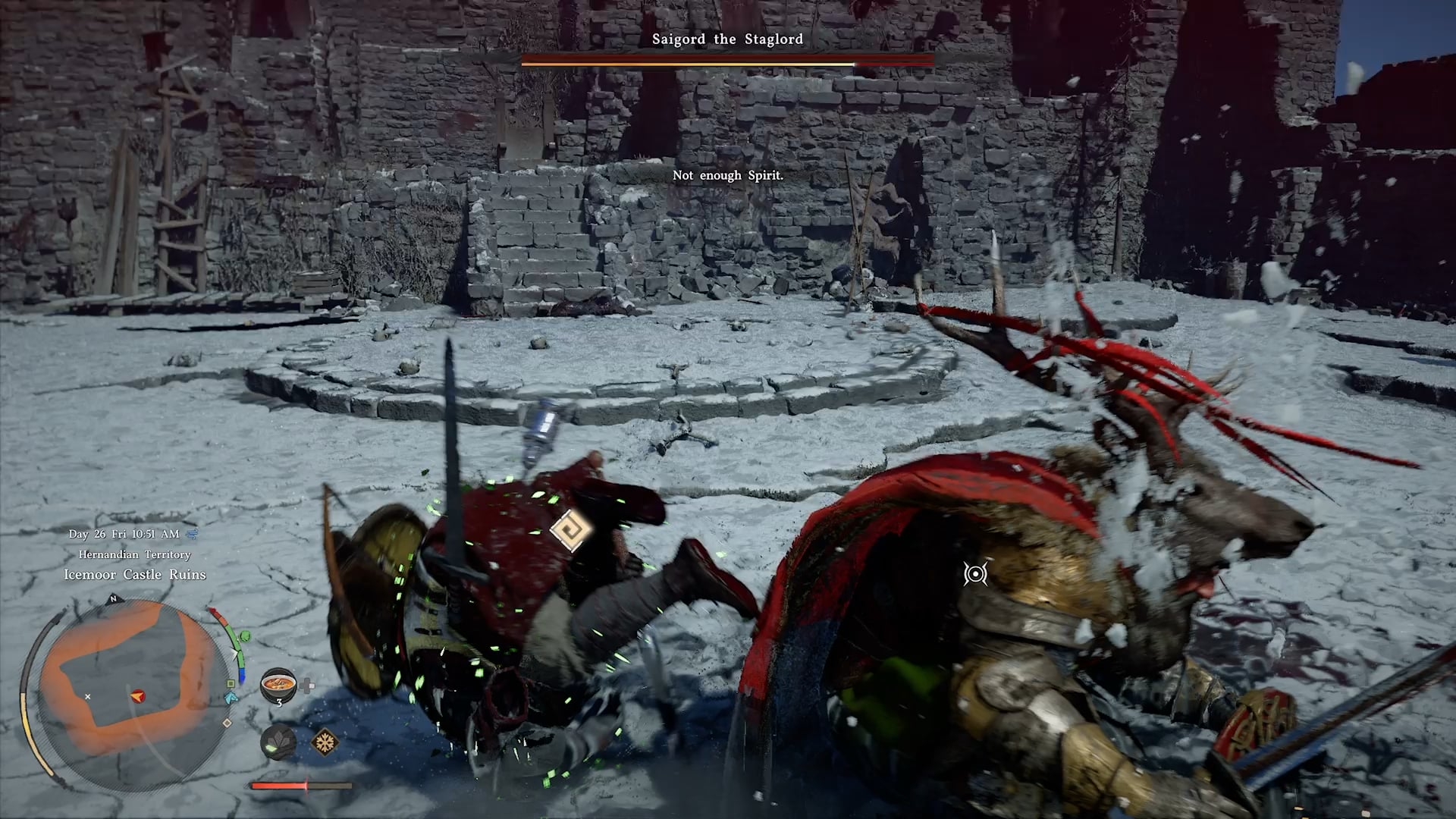Screen dimensions: 1456x819
Task: Click the North compass marker on minimap
Action: coord(113,599)
